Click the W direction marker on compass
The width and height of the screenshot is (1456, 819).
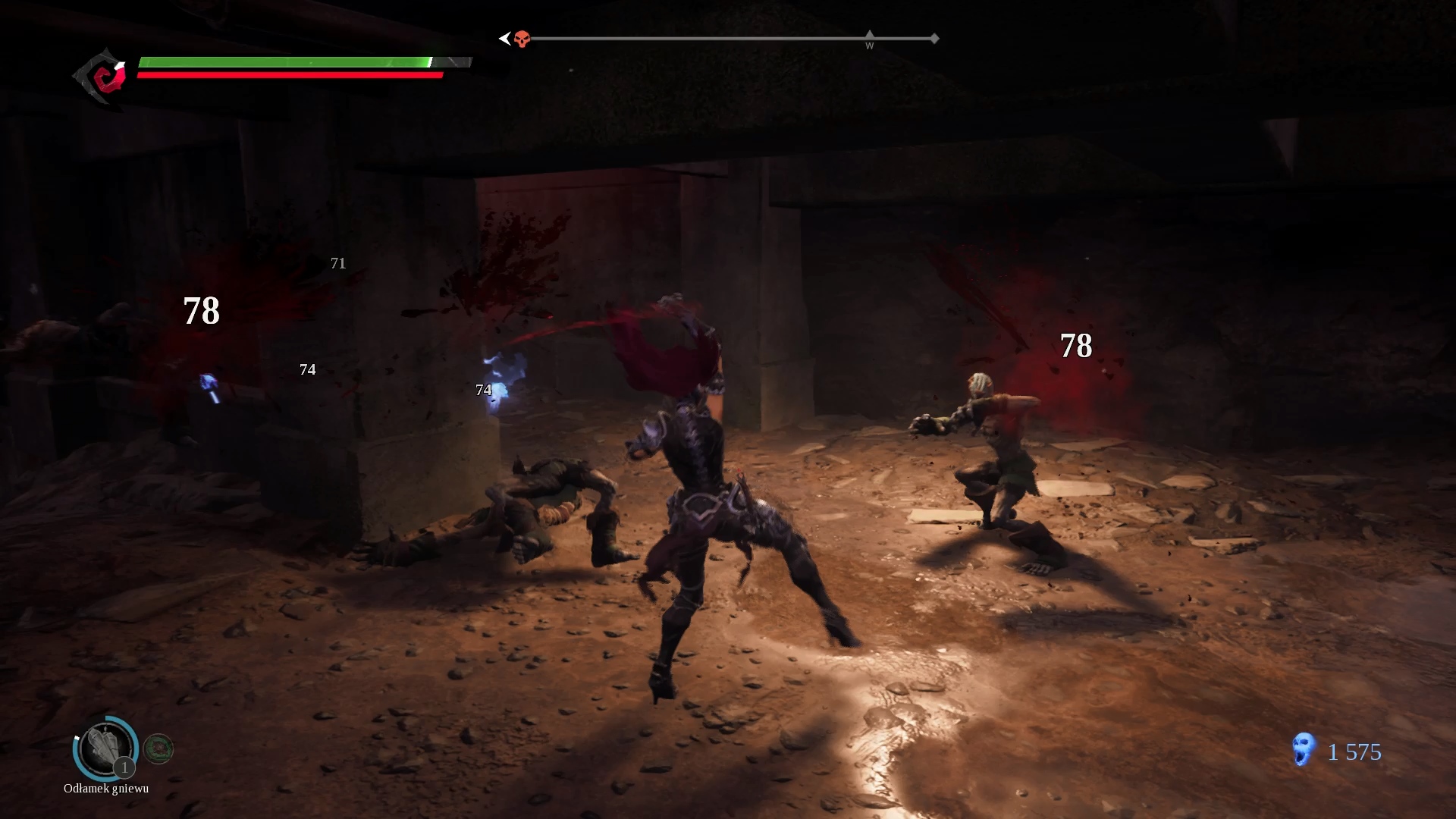pos(870,41)
